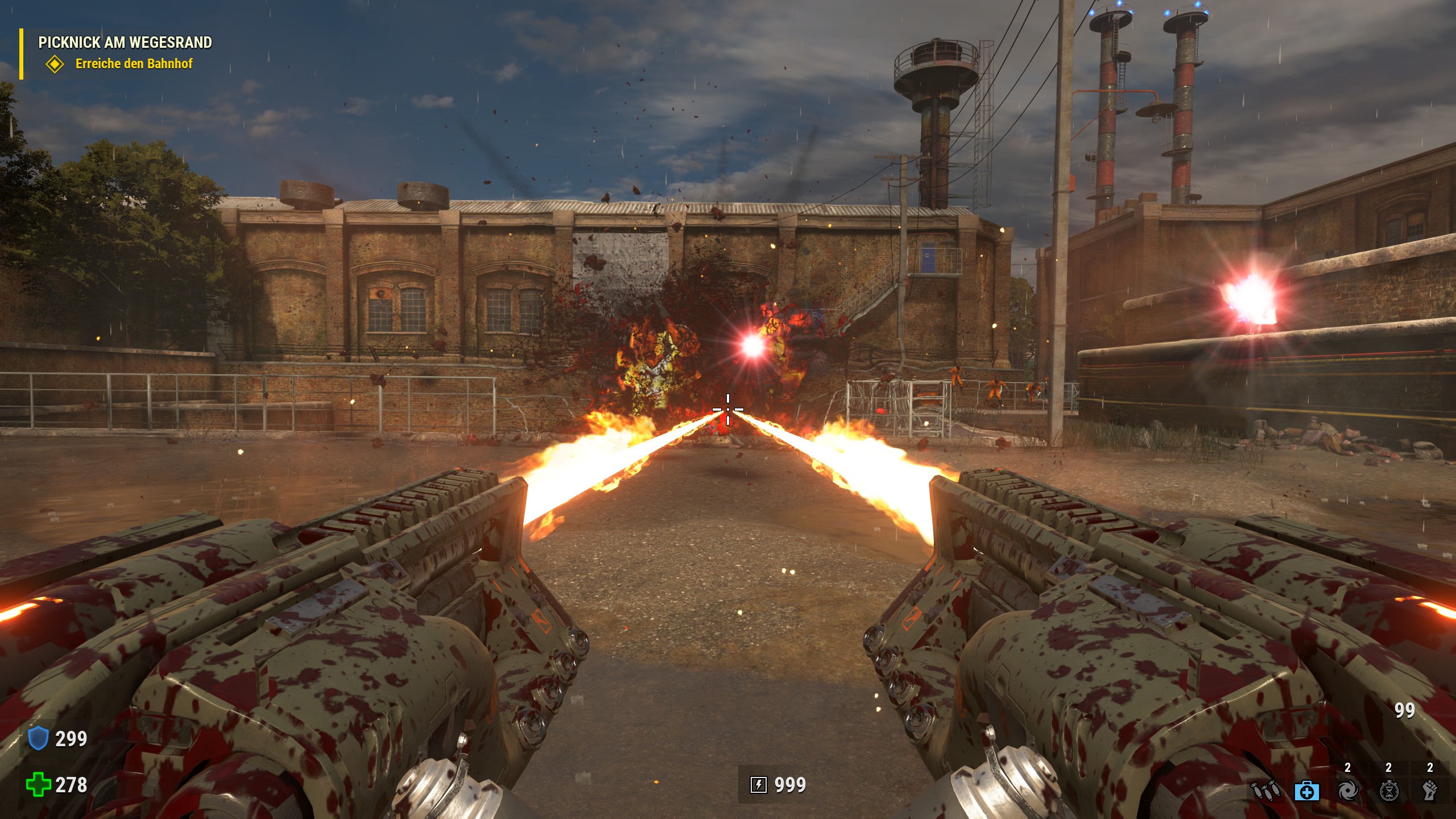Open the "Erreiche den Bahnhof" objective tracker

point(133,64)
